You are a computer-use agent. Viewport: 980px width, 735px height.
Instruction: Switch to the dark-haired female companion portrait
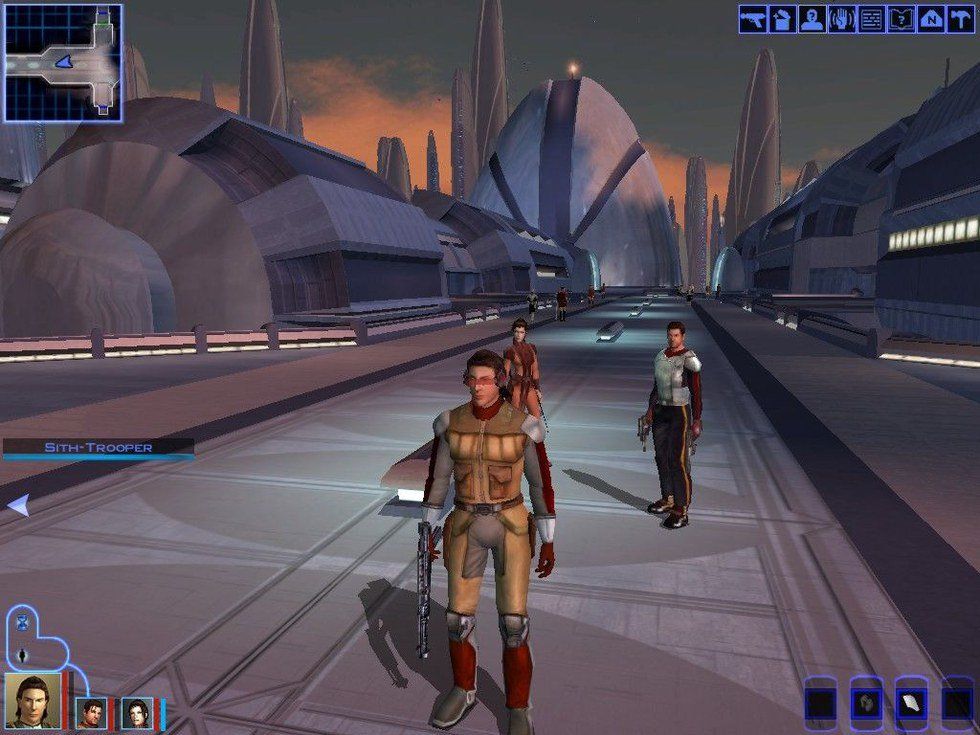click(137, 712)
